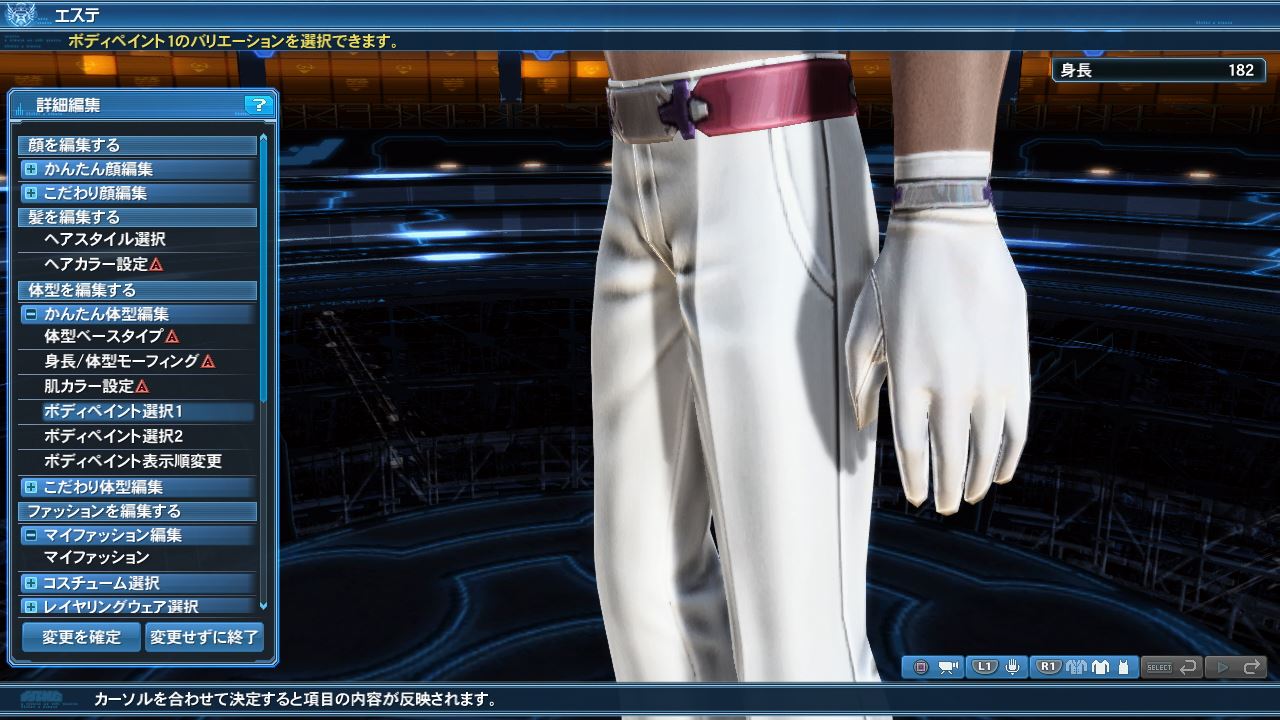Collapse マイファッション編集 section
The height and width of the screenshot is (720, 1280).
[31, 535]
